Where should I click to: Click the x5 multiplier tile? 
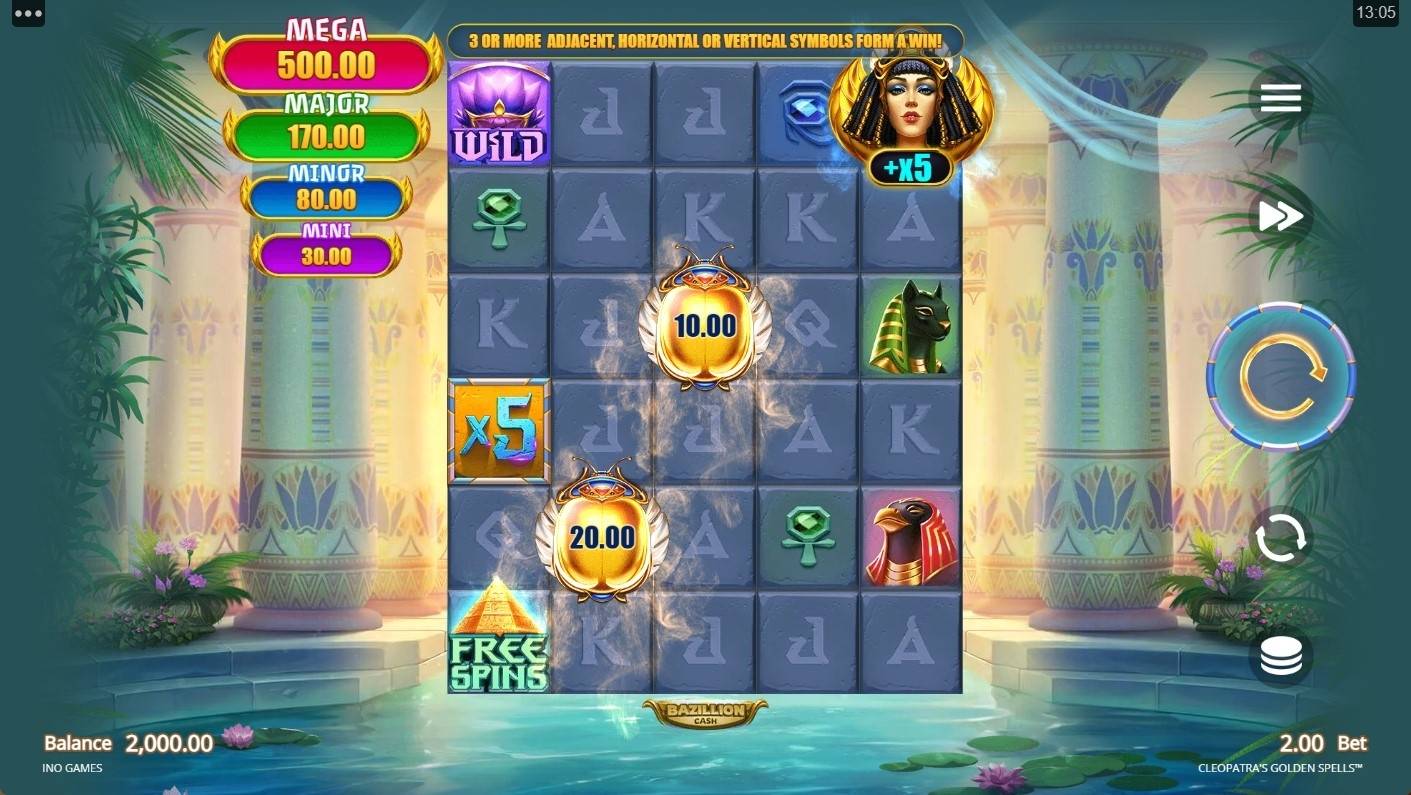click(x=499, y=430)
